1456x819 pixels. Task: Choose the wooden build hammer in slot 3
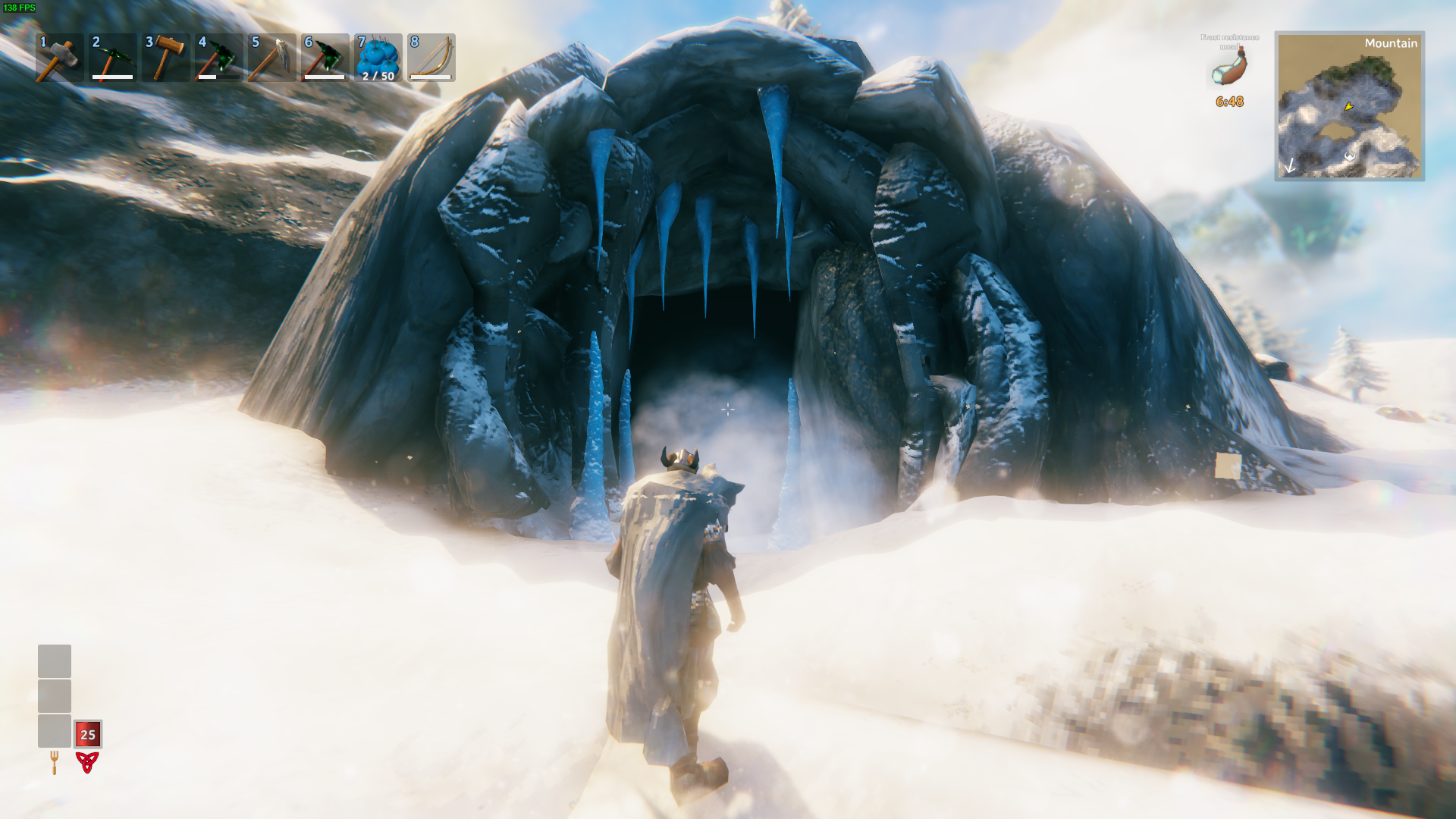tap(165, 58)
